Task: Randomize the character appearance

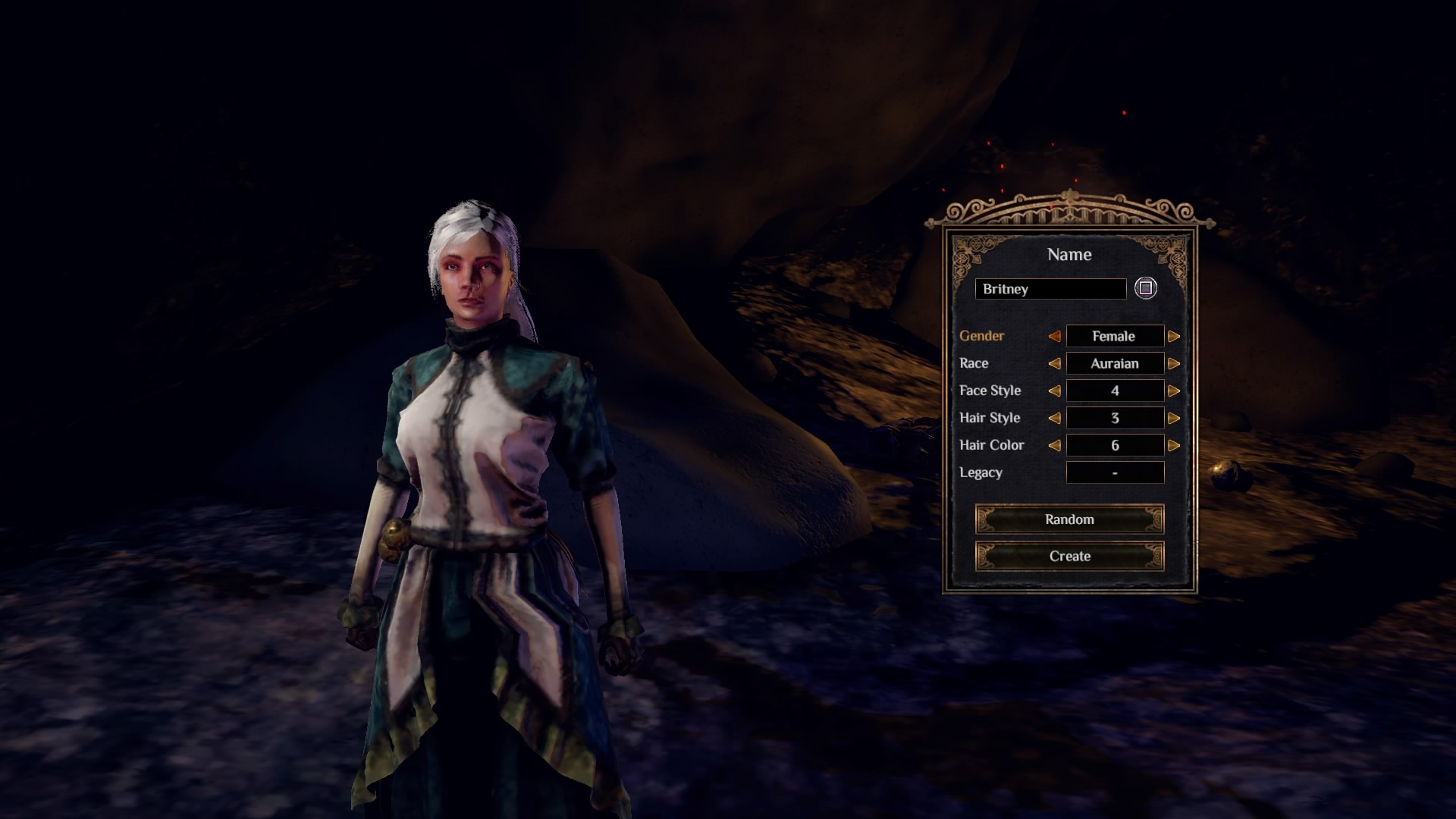Action: tap(1069, 519)
